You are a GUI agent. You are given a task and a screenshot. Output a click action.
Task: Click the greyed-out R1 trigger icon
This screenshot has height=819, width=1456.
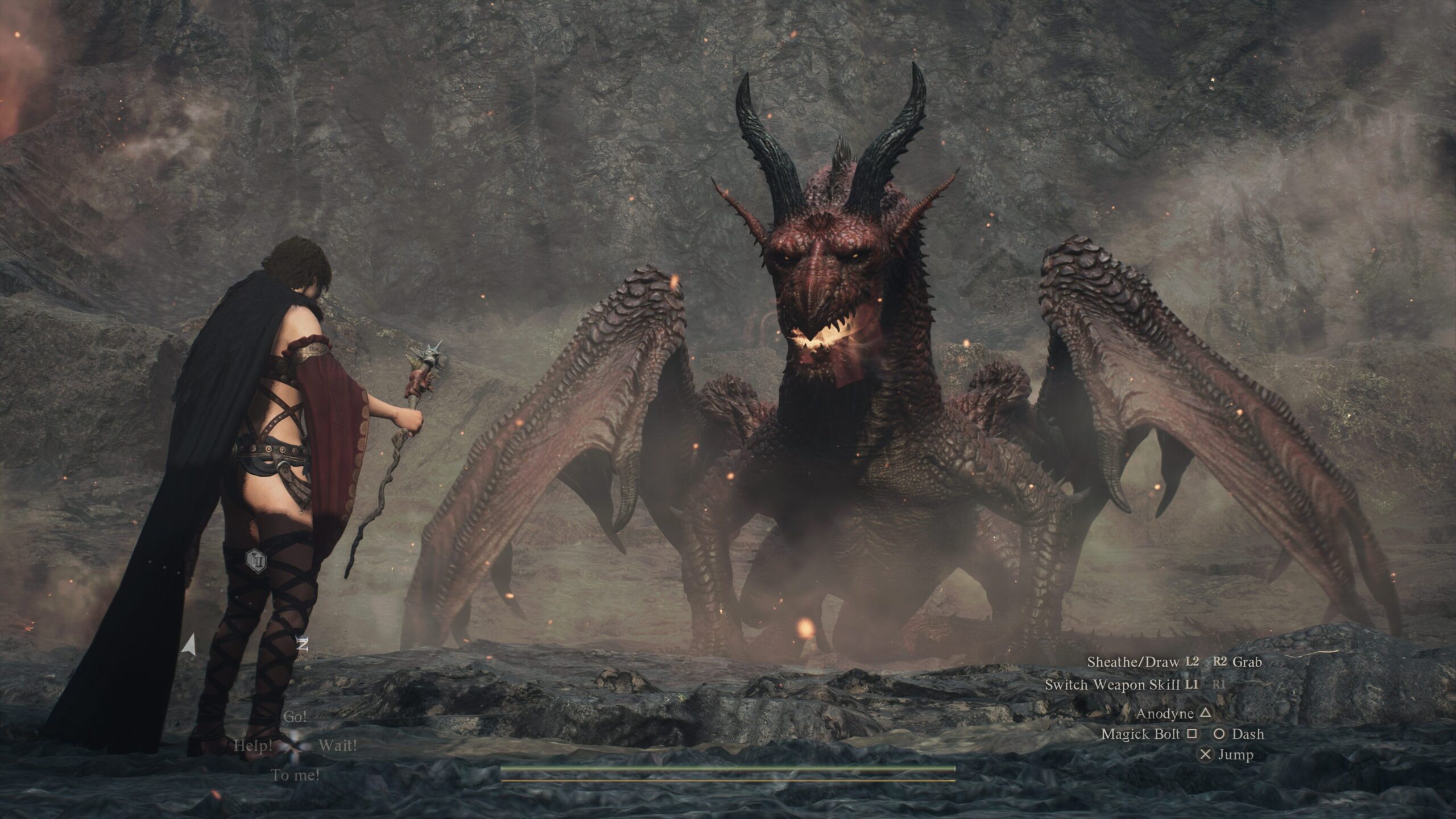(1219, 685)
